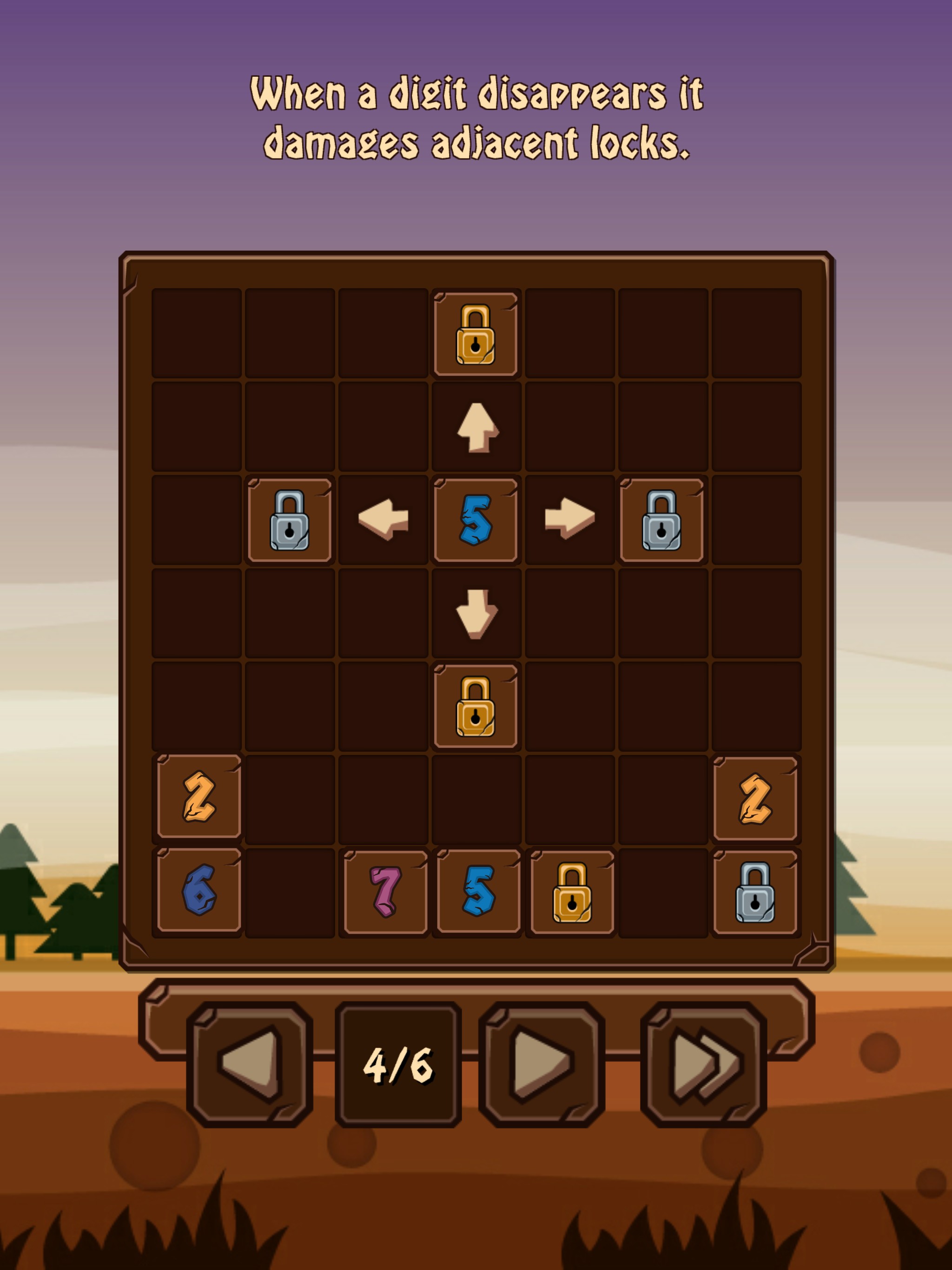Go to the previous tutorial page

(x=250, y=1065)
